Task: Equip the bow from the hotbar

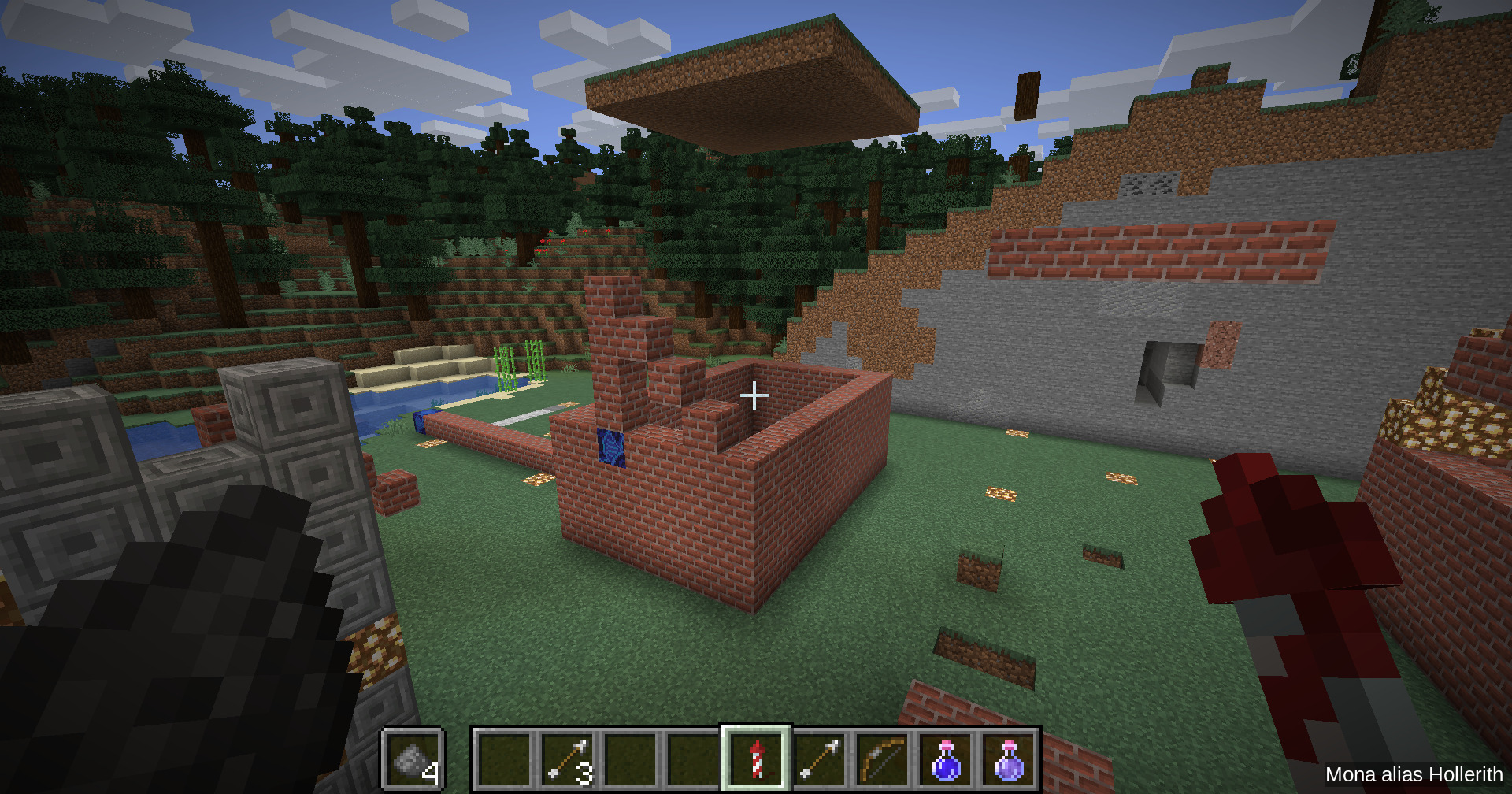Action: pyautogui.click(x=882, y=759)
